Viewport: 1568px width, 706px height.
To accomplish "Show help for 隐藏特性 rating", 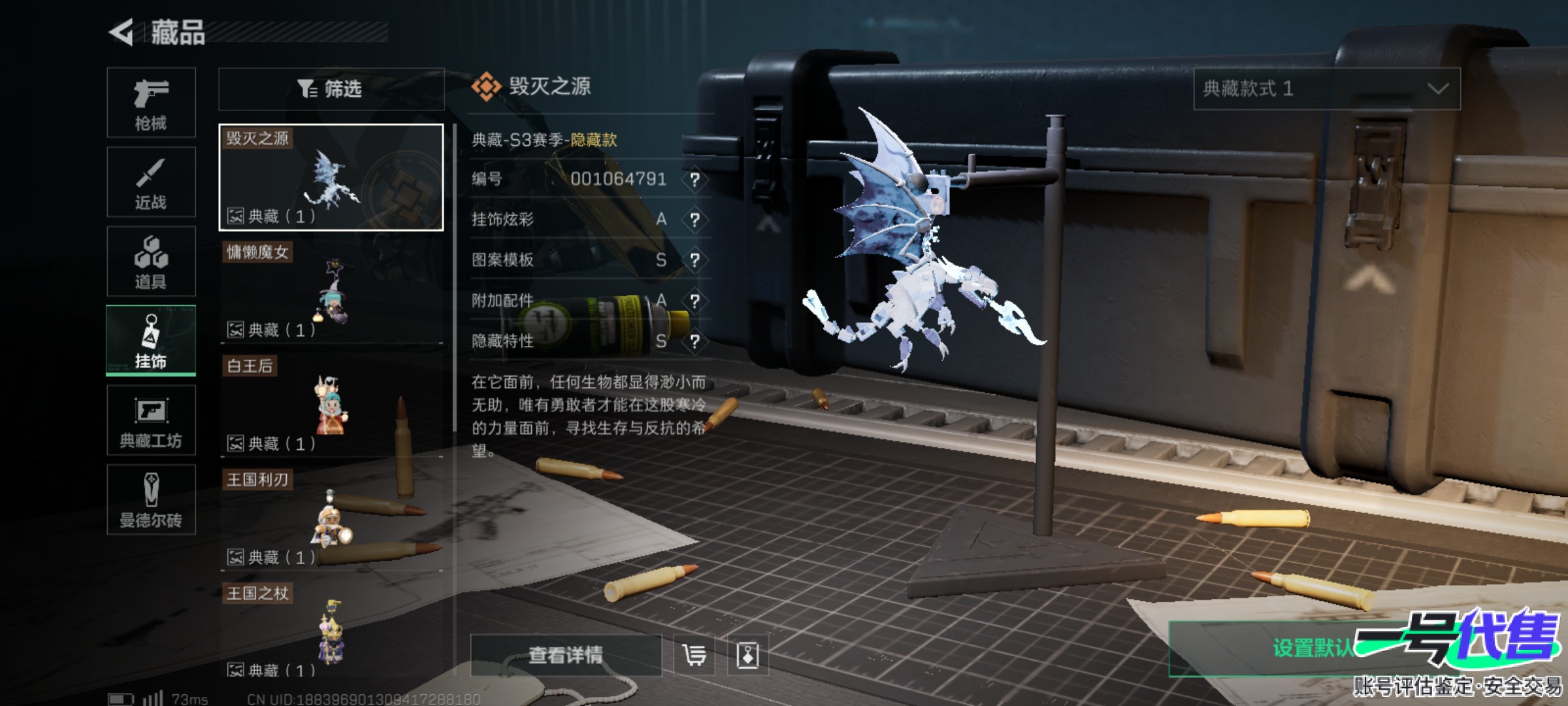I will pyautogui.click(x=694, y=341).
